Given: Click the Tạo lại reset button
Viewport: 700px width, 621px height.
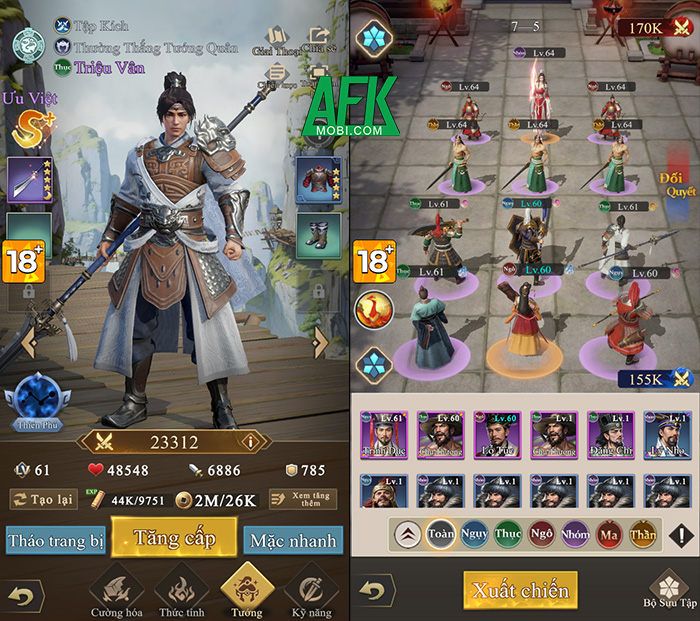Looking at the screenshot, I should [x=44, y=499].
